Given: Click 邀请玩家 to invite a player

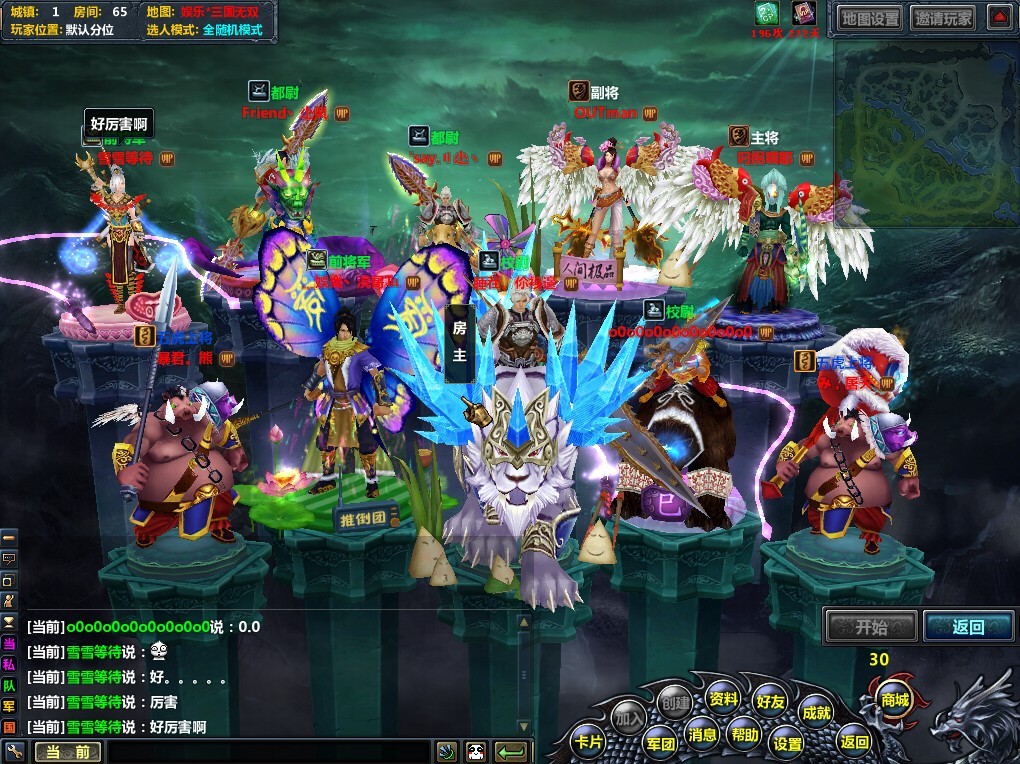Looking at the screenshot, I should pos(943,17).
